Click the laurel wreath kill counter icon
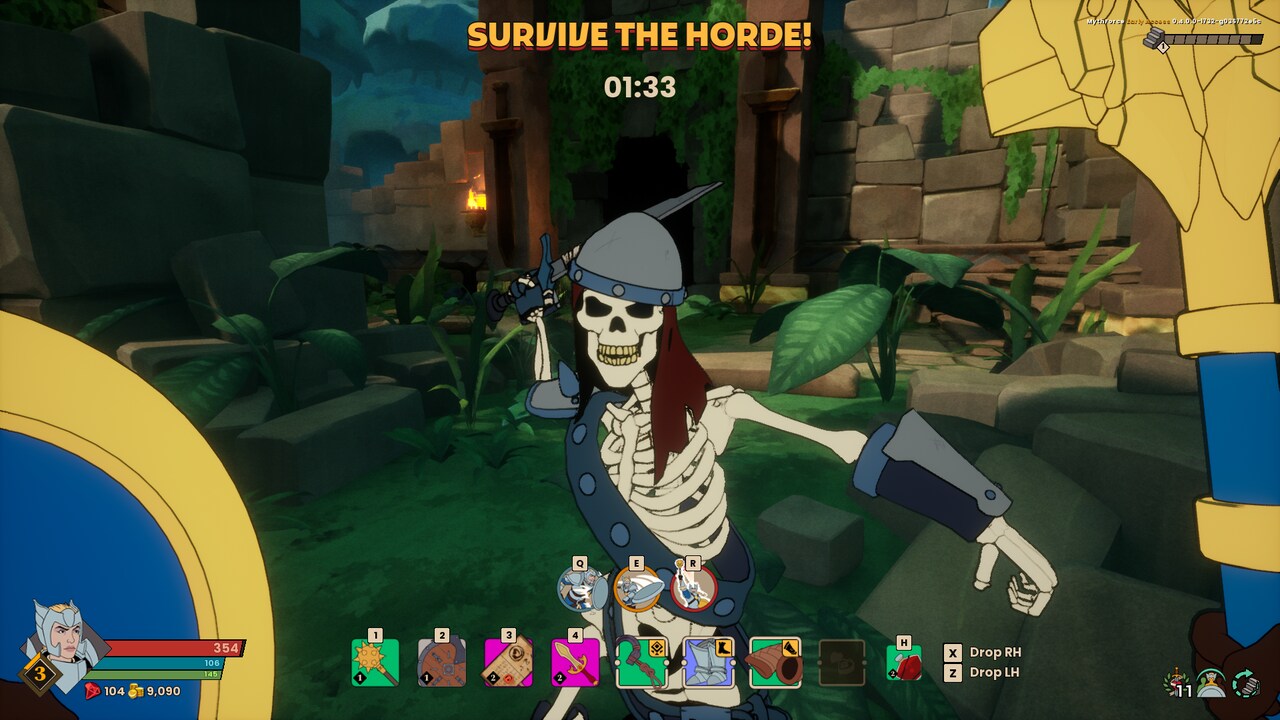1280x720 pixels. (x=1177, y=680)
